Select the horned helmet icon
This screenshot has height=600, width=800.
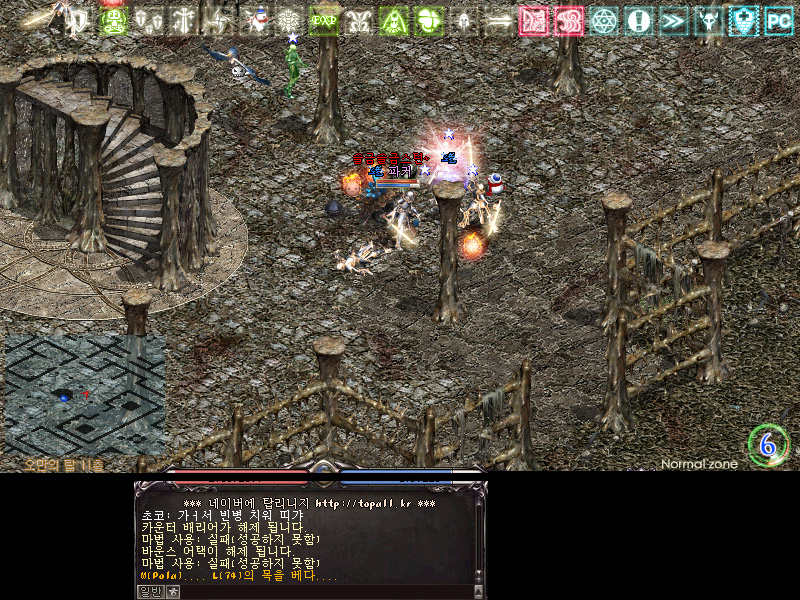click(709, 20)
